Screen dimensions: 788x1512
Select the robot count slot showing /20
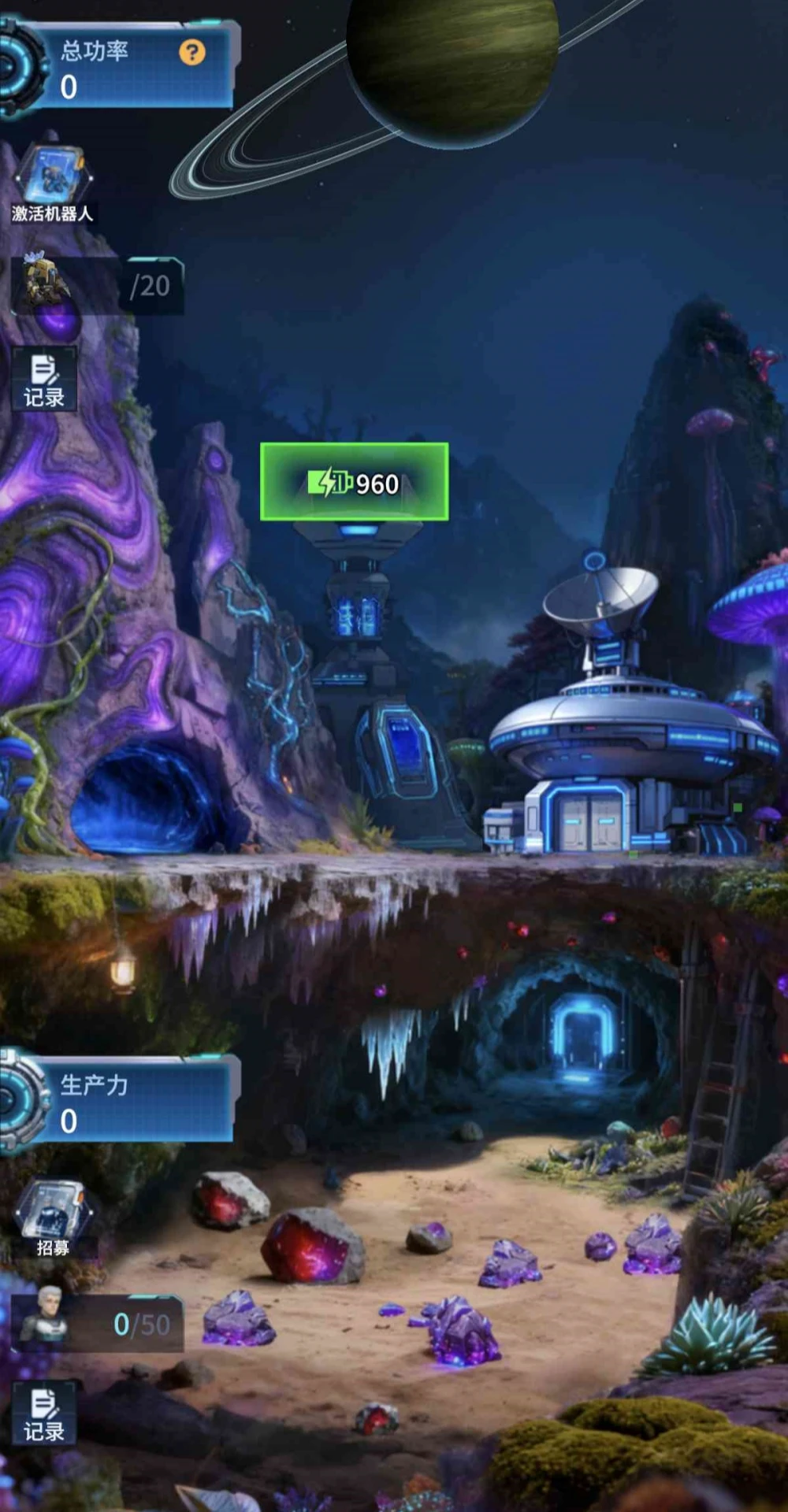click(x=98, y=286)
